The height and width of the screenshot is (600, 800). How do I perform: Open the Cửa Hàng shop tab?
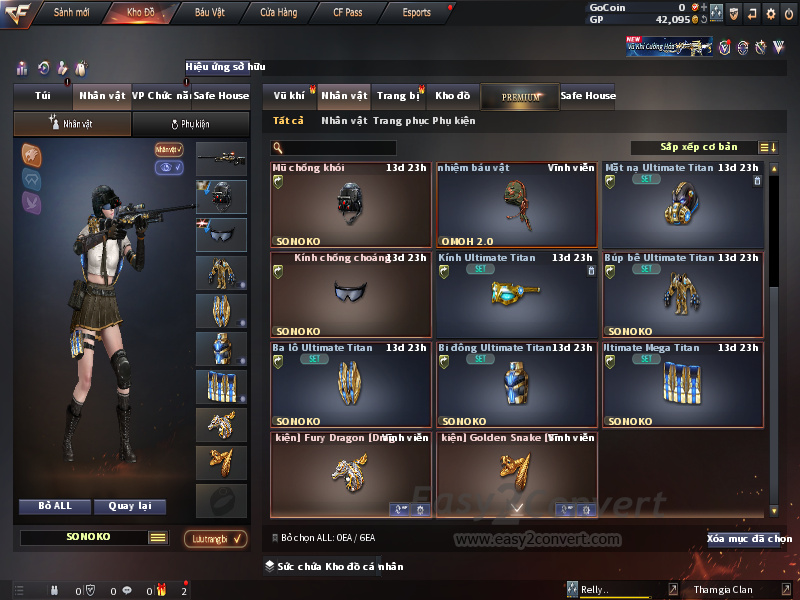pos(278,13)
